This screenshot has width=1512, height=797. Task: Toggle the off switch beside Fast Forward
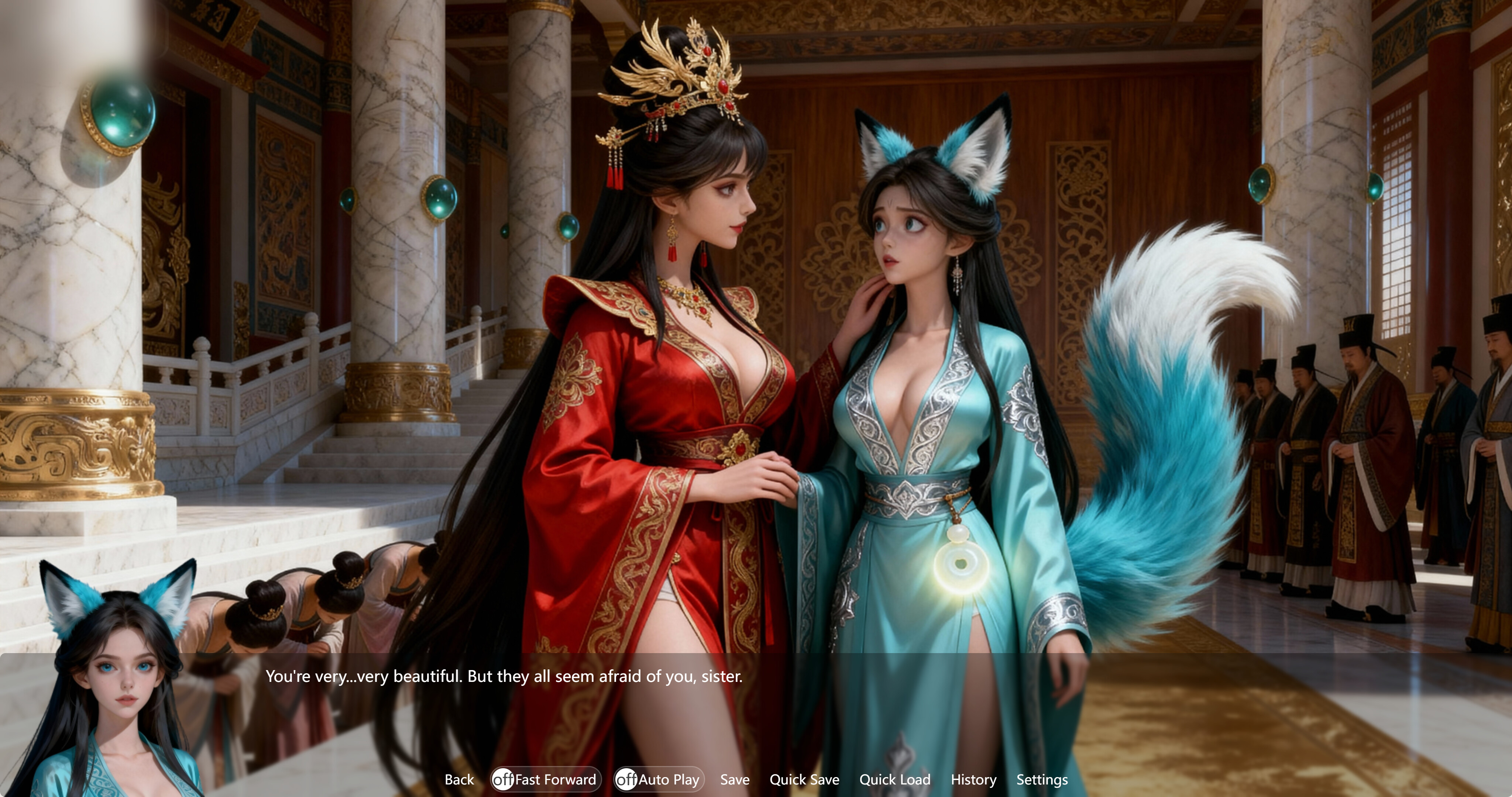[504, 779]
